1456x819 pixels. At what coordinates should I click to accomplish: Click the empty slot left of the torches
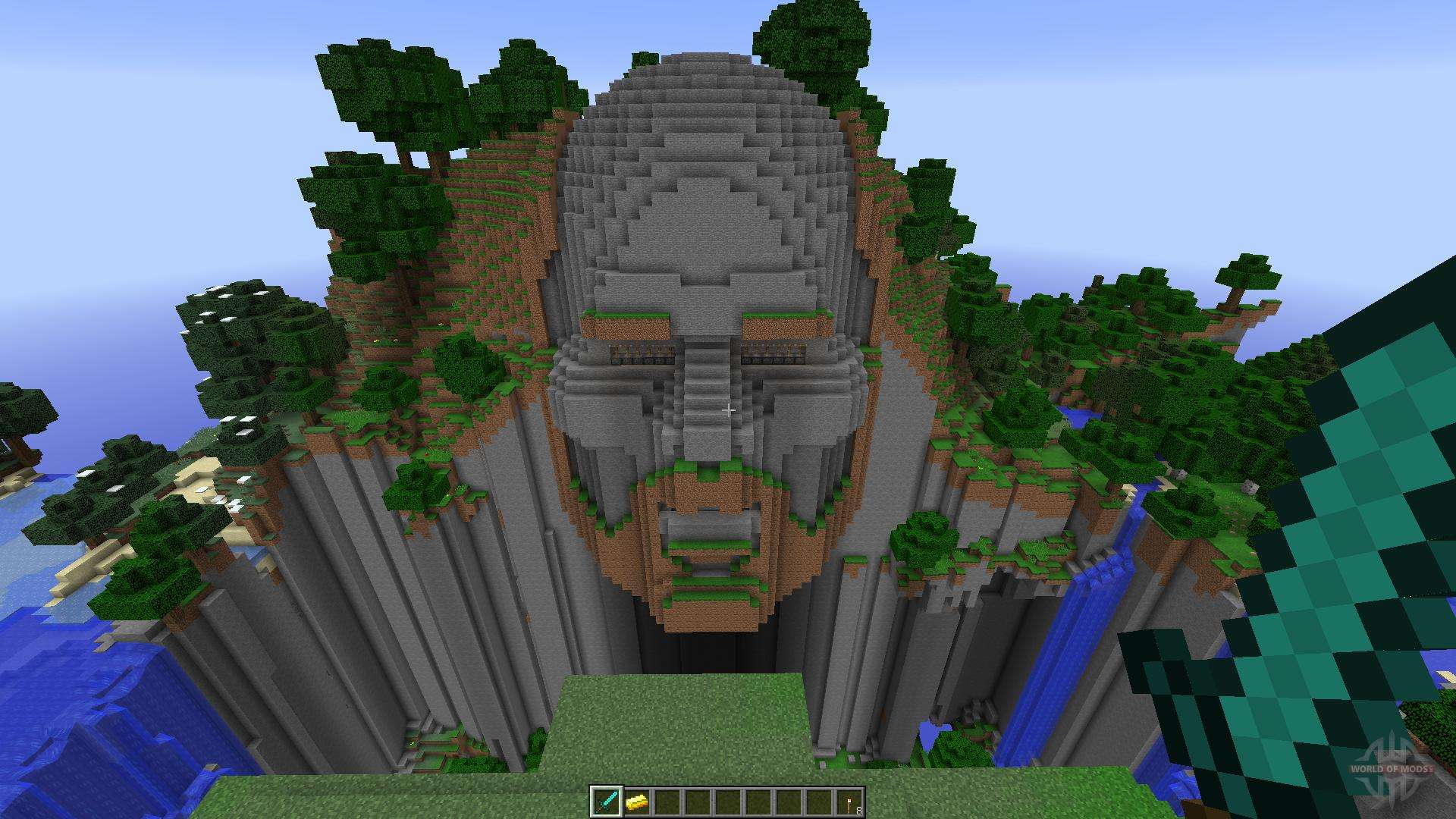point(818,802)
